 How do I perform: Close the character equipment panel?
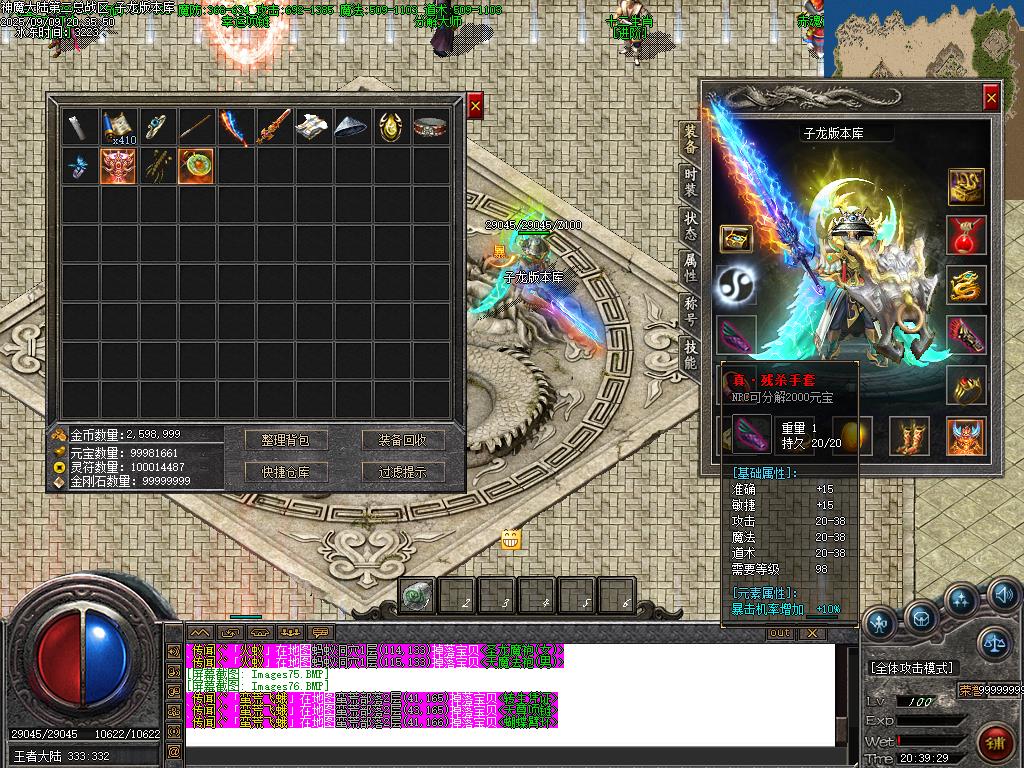[990, 97]
